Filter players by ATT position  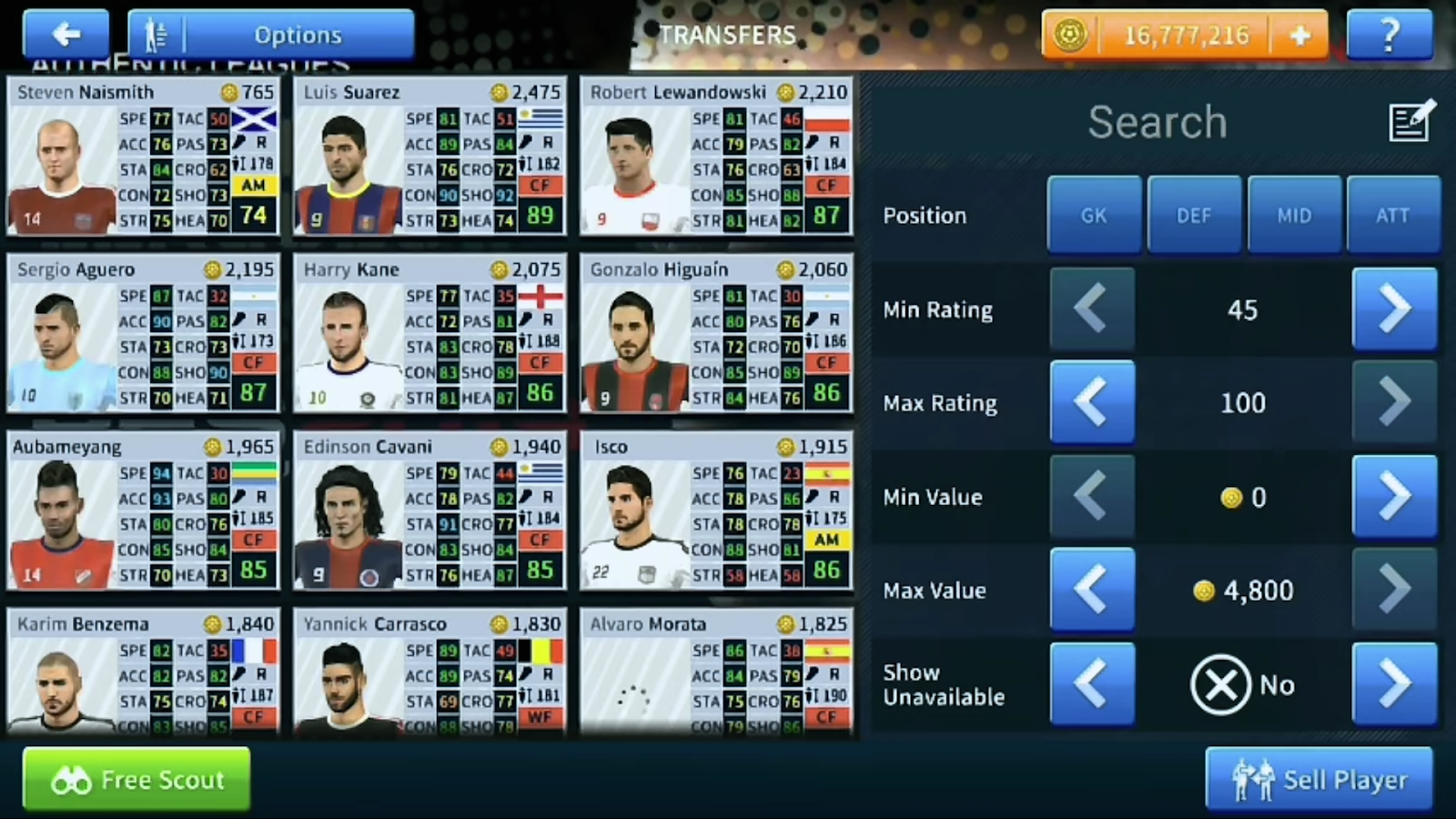(1393, 215)
